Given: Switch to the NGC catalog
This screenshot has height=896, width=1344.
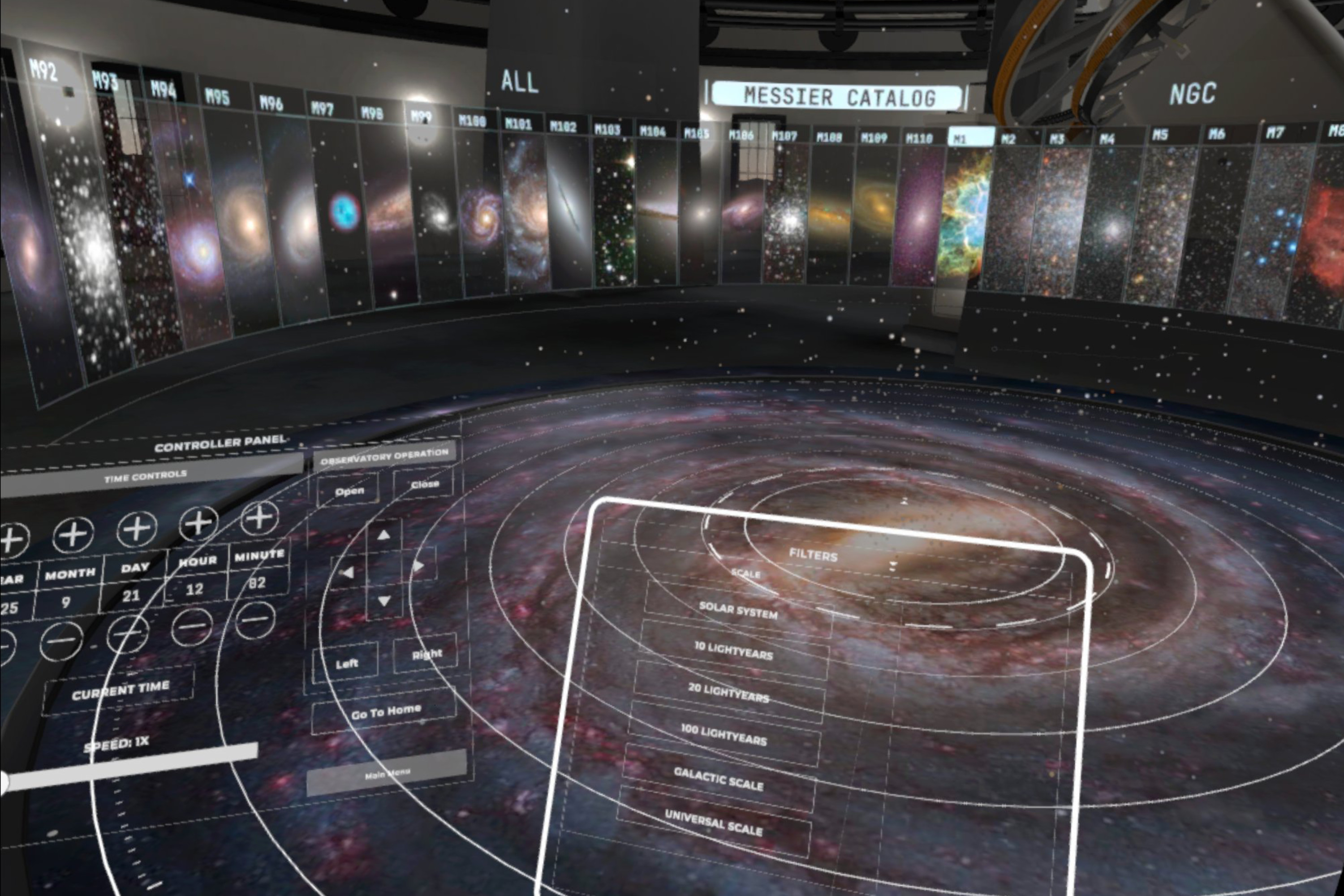Looking at the screenshot, I should (1192, 94).
